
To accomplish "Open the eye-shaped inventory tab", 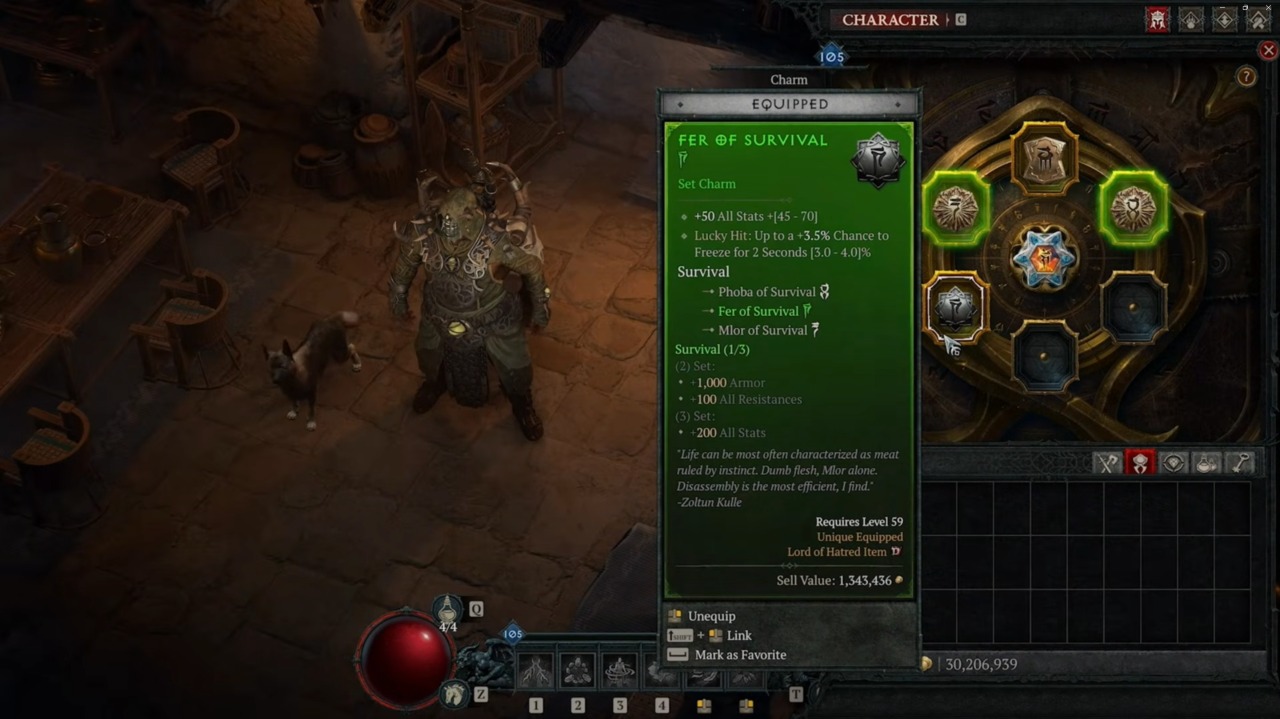I will pos(1174,463).
